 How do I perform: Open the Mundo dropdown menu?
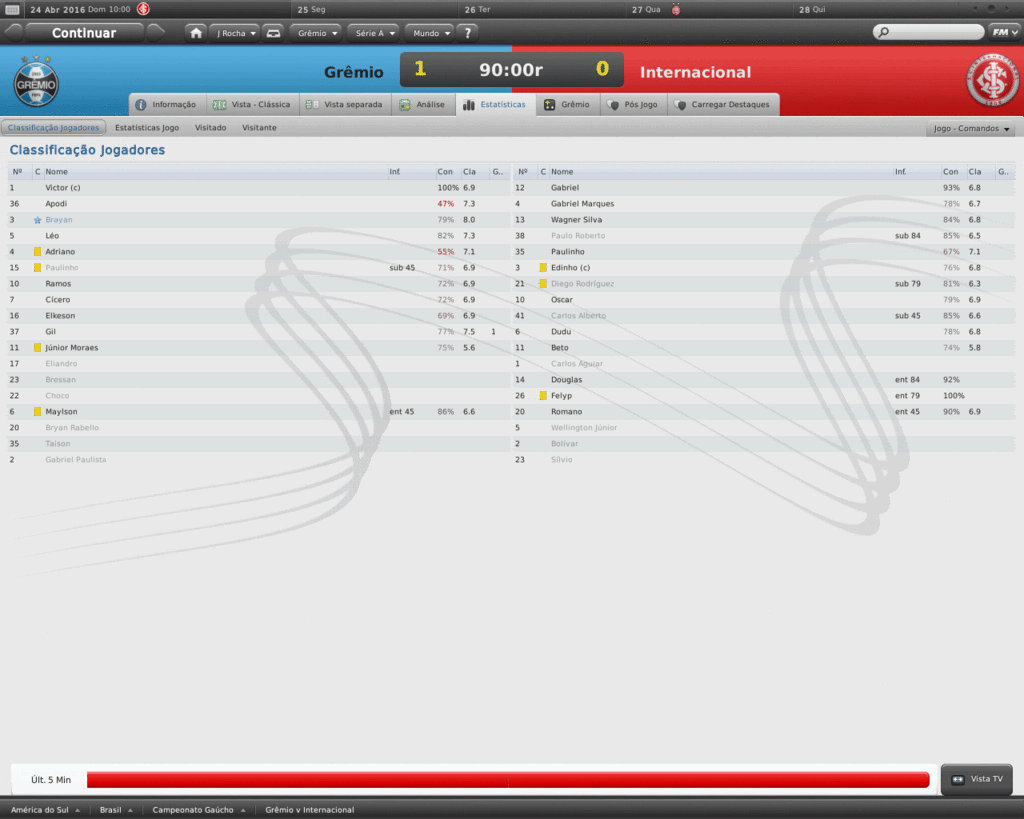tap(431, 33)
